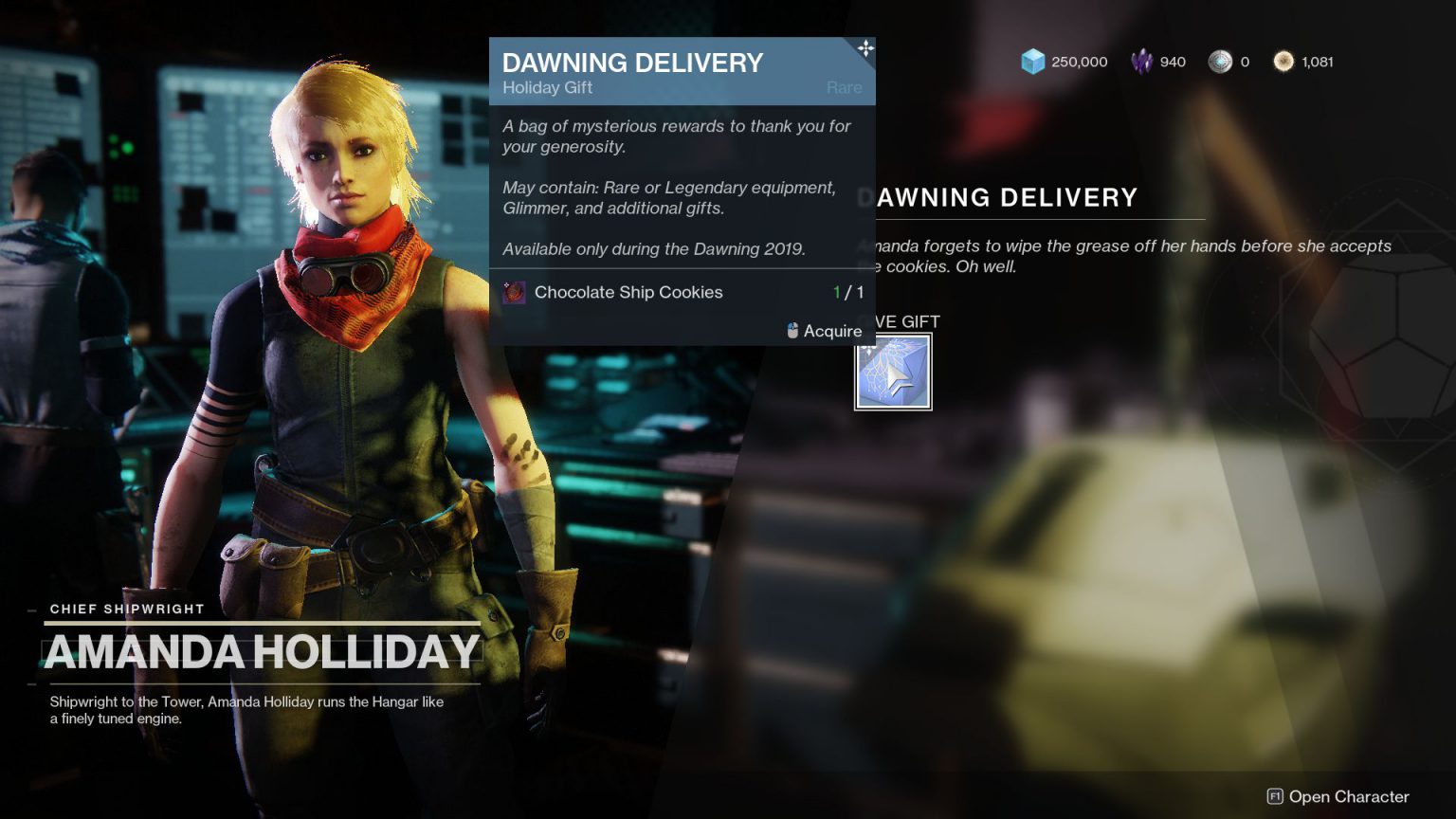Click the Rare rarity label
The height and width of the screenshot is (819, 1456).
[843, 87]
